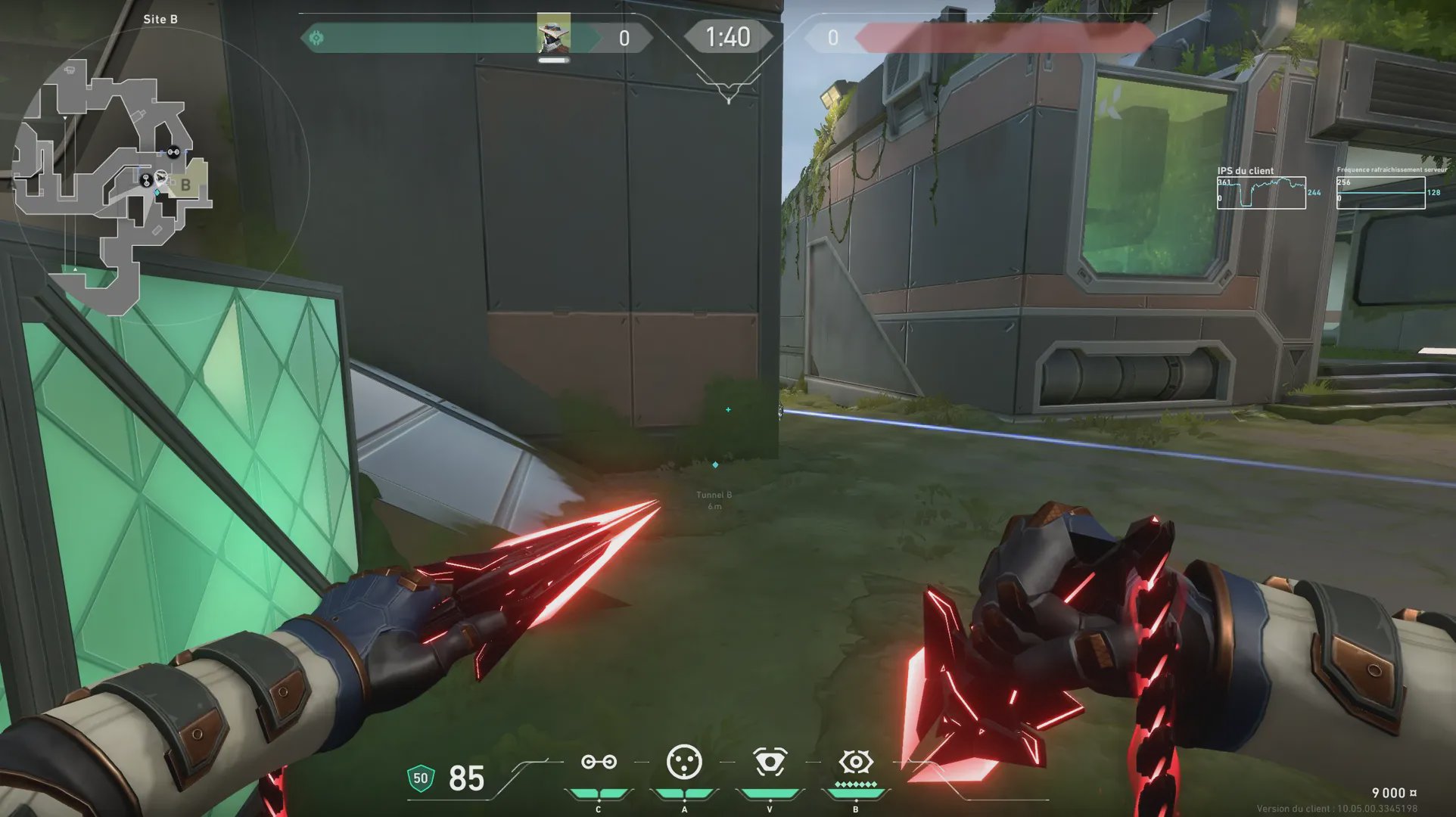Trigger the Neural Theft ultimate icon
Screen dimensions: 1456x817
point(856,762)
